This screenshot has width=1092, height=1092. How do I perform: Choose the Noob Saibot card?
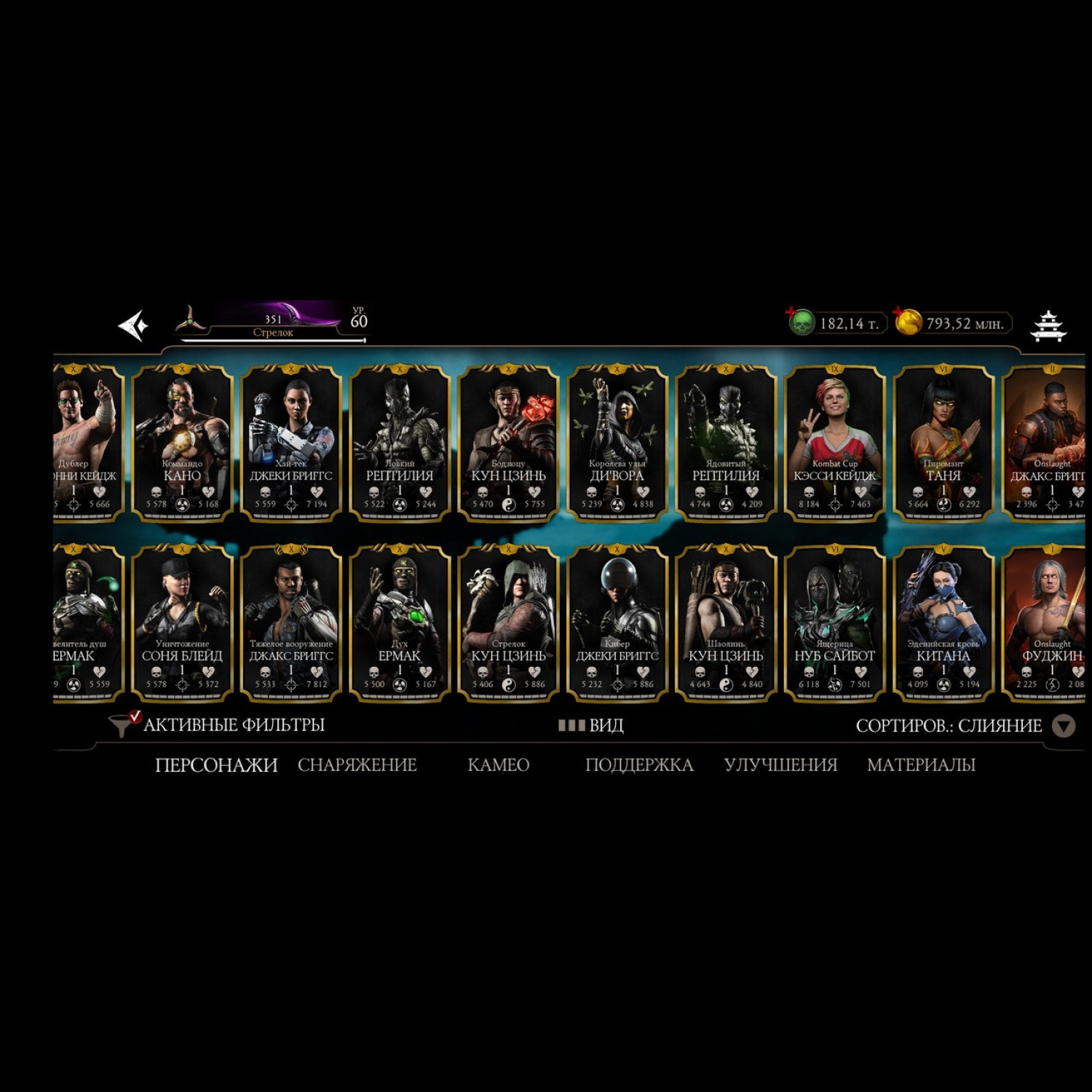[x=834, y=623]
